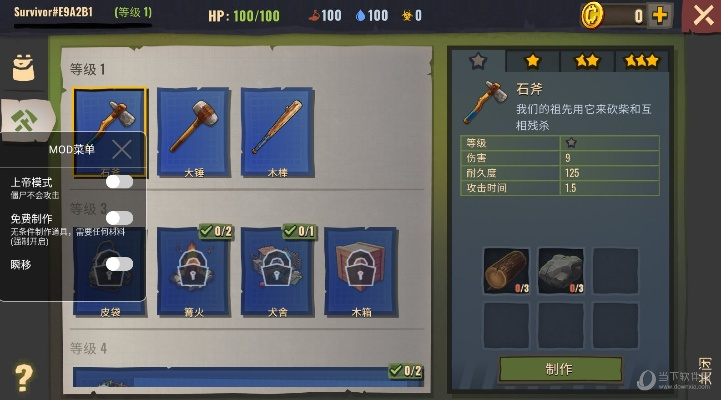Open the question mark help button
Viewport: 721px width, 400px height.
tap(23, 377)
